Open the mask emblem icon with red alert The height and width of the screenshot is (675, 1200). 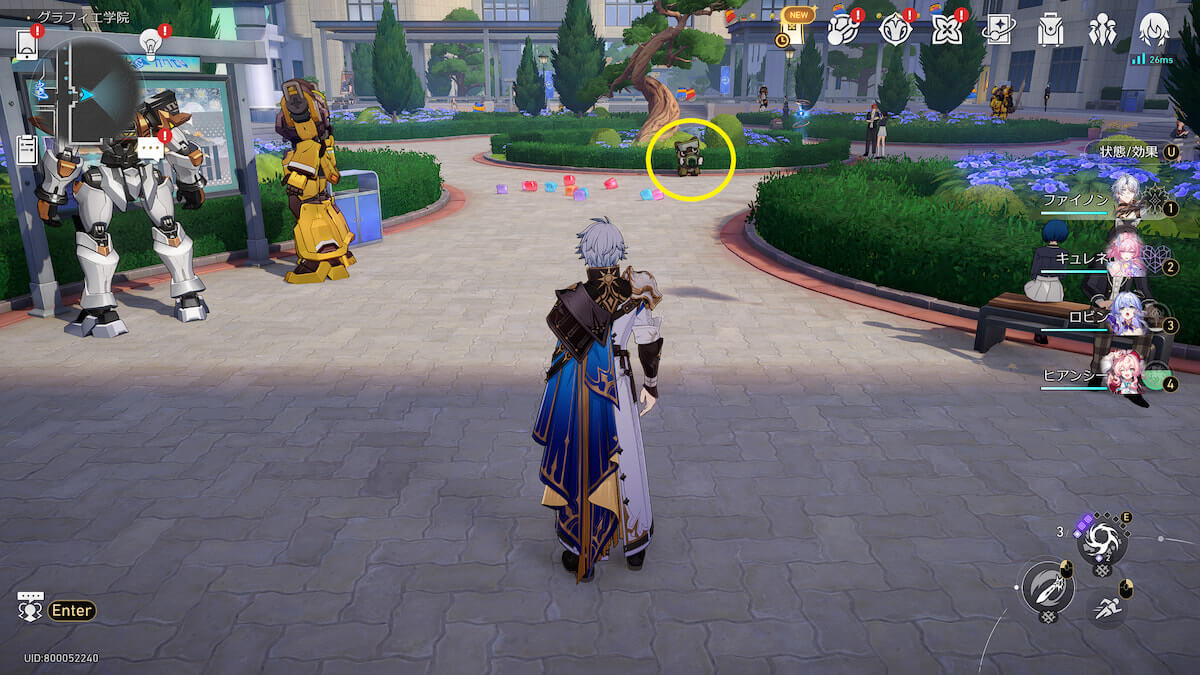coord(895,30)
